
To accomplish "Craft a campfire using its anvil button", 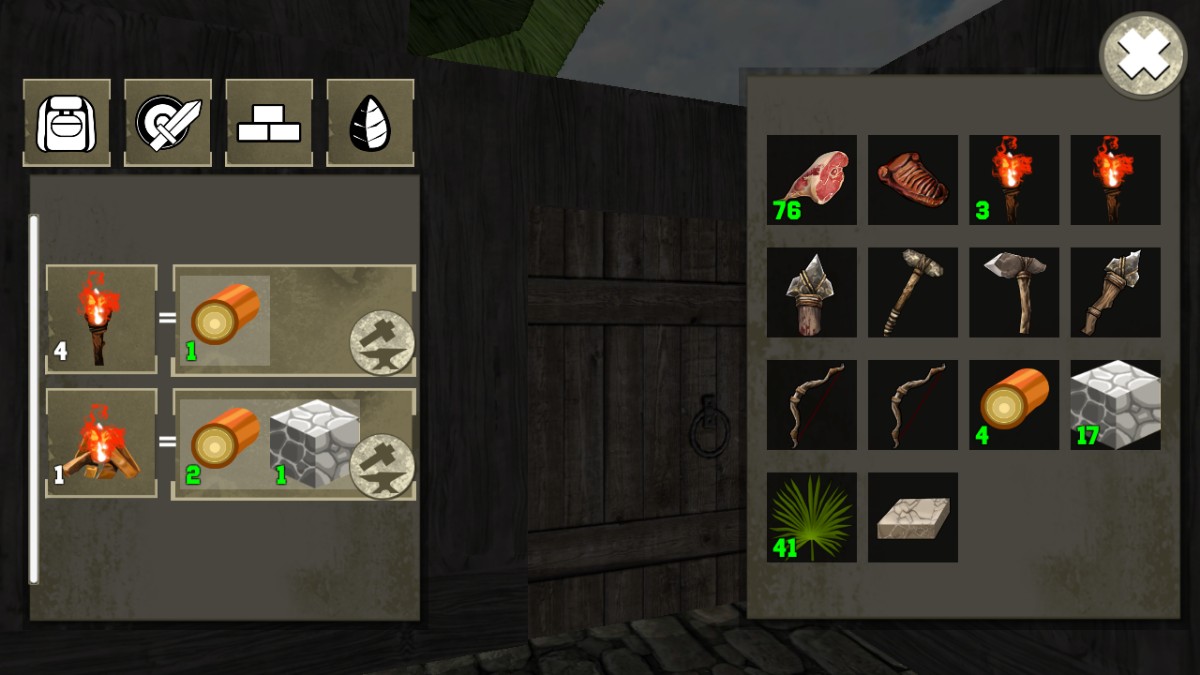I will [382, 466].
